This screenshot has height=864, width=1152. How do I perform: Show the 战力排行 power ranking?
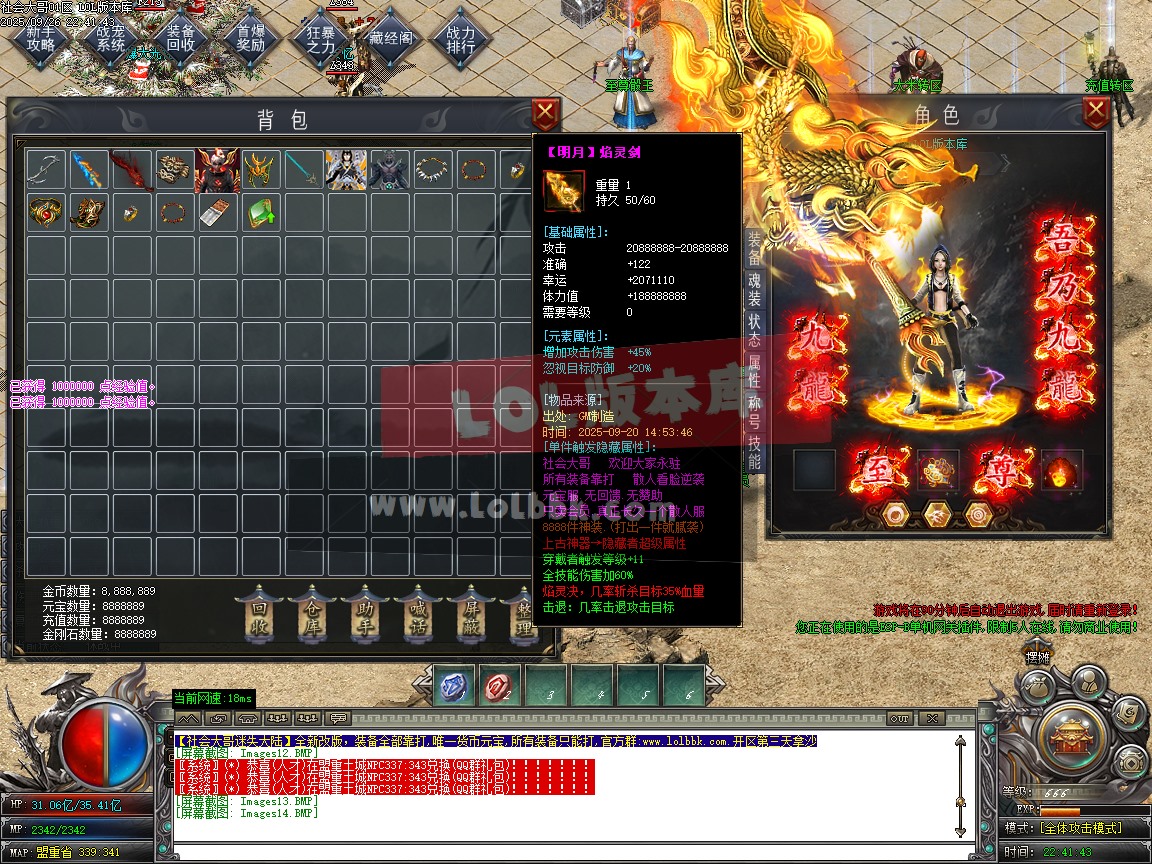(461, 38)
